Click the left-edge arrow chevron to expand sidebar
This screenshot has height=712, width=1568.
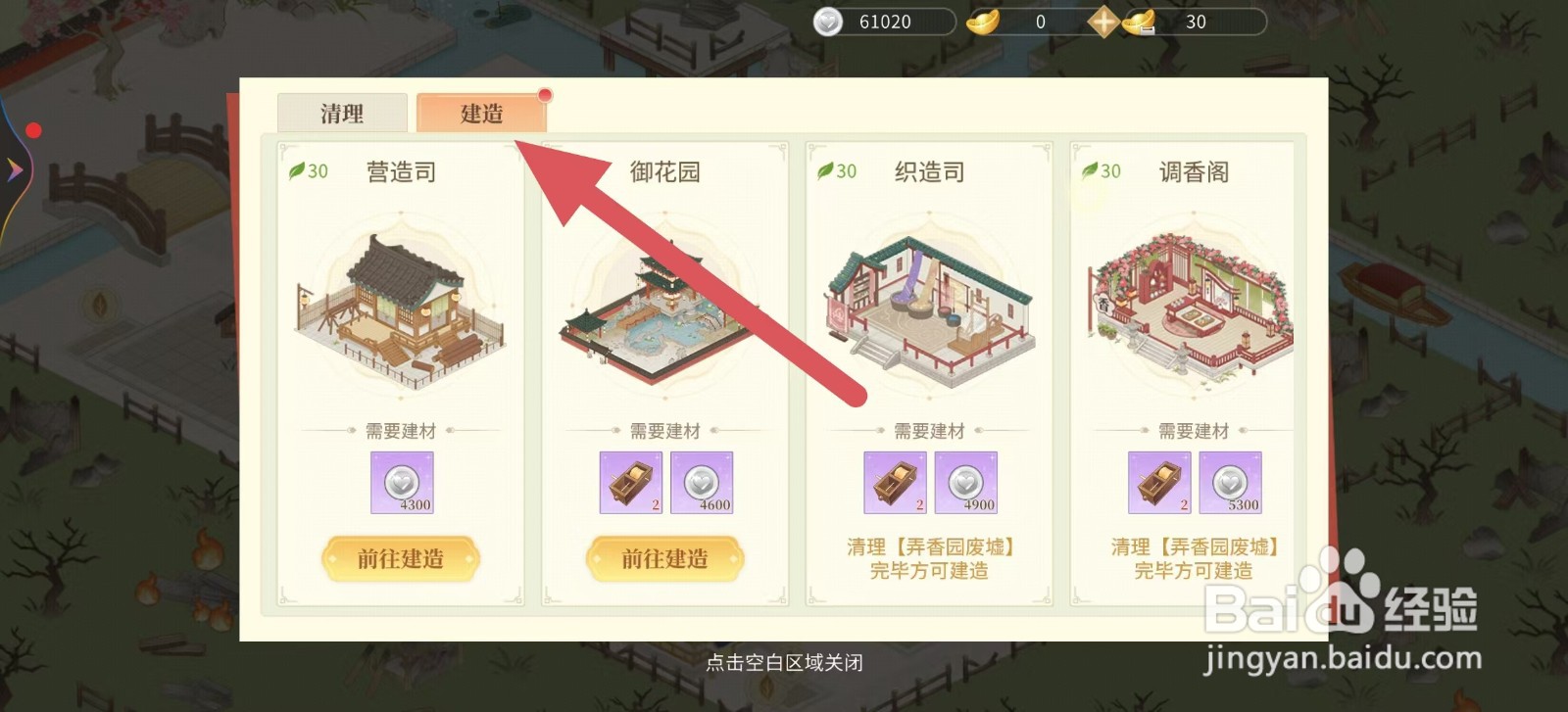tap(14, 169)
